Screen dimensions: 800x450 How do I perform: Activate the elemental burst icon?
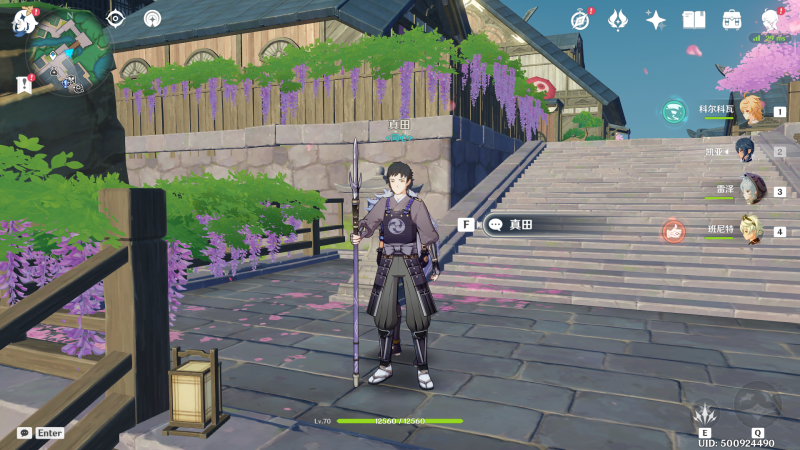[x=757, y=404]
